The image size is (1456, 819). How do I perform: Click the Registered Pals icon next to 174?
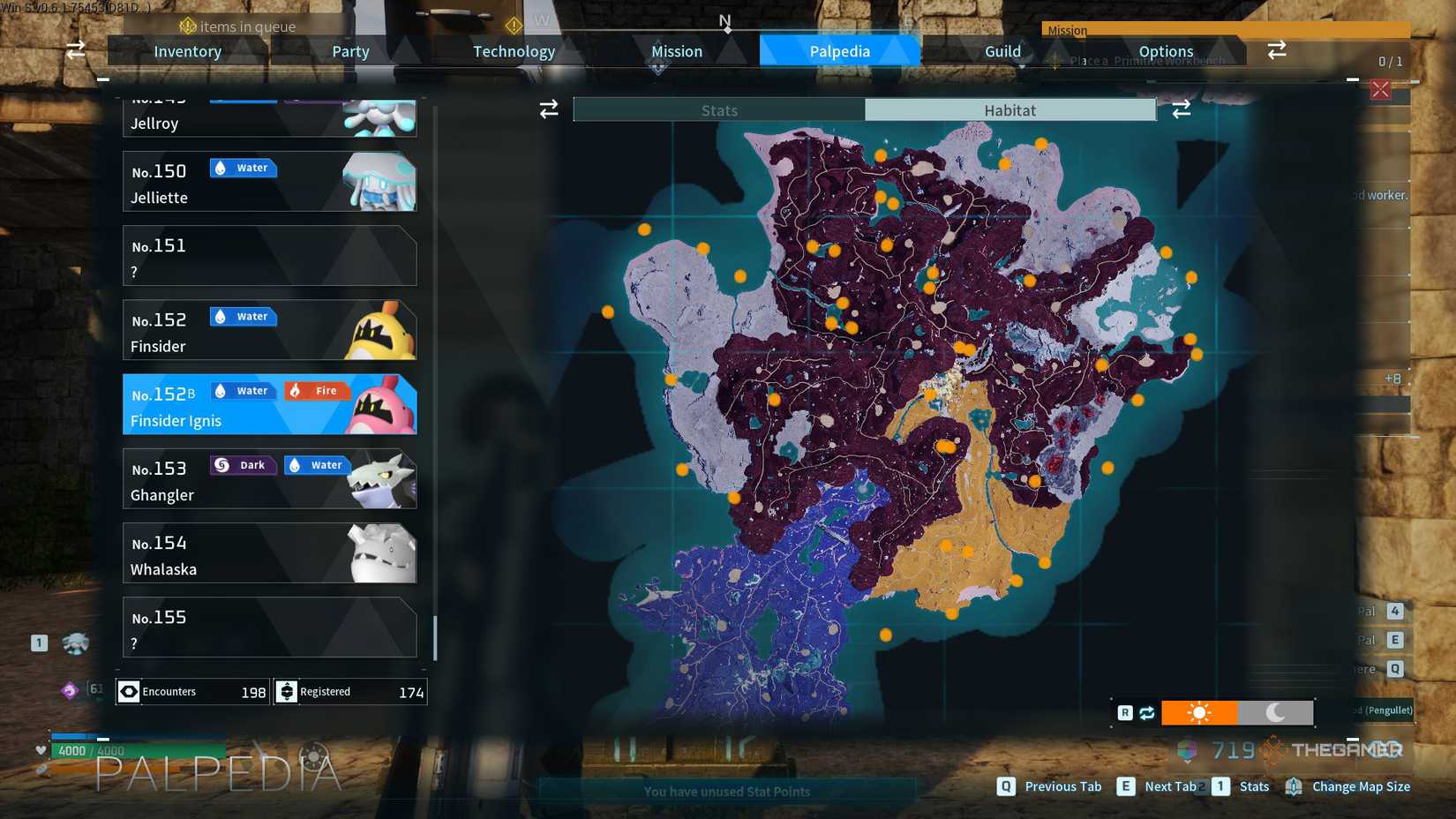click(288, 692)
